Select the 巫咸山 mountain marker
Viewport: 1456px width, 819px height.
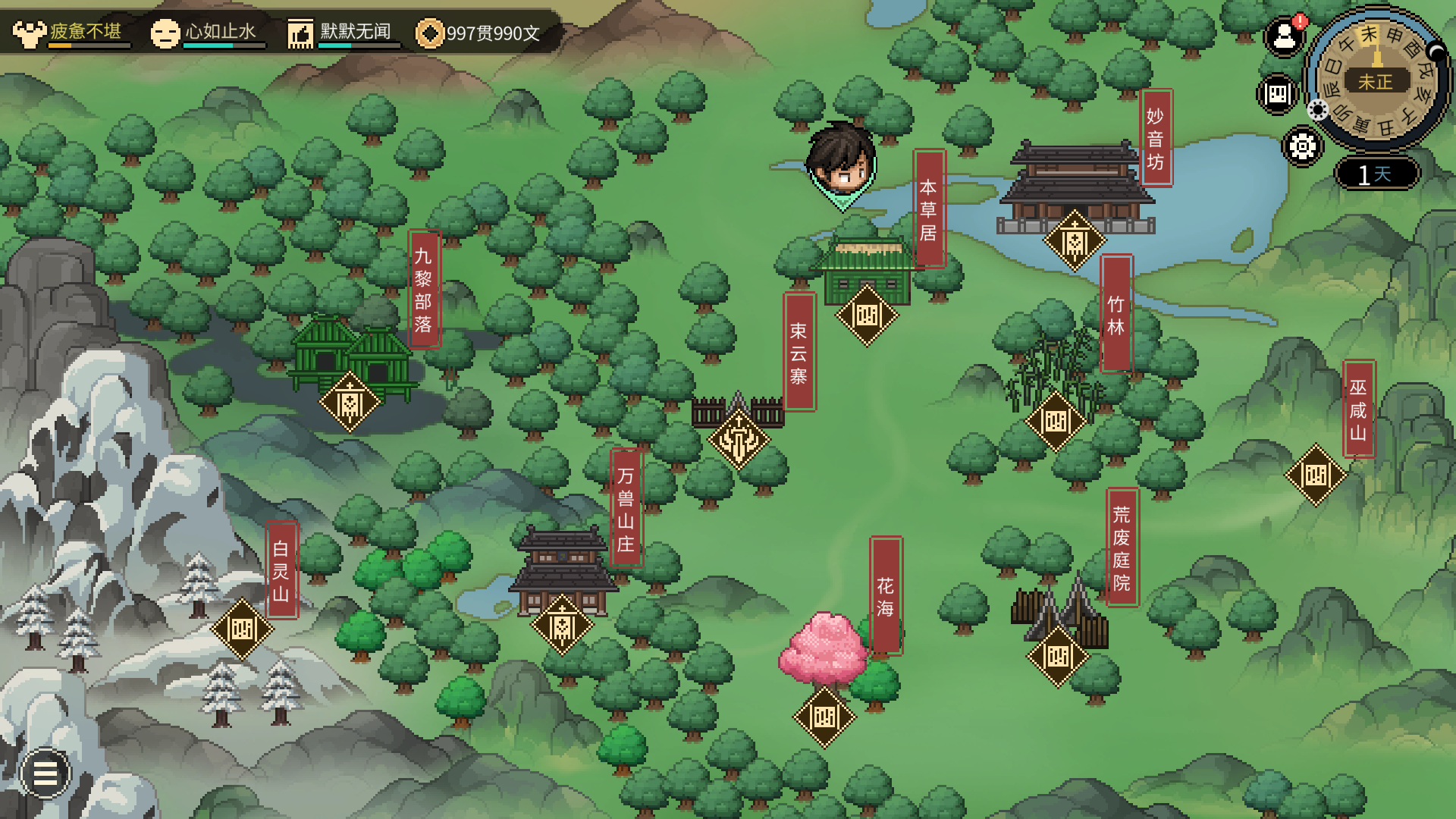[x=1316, y=475]
